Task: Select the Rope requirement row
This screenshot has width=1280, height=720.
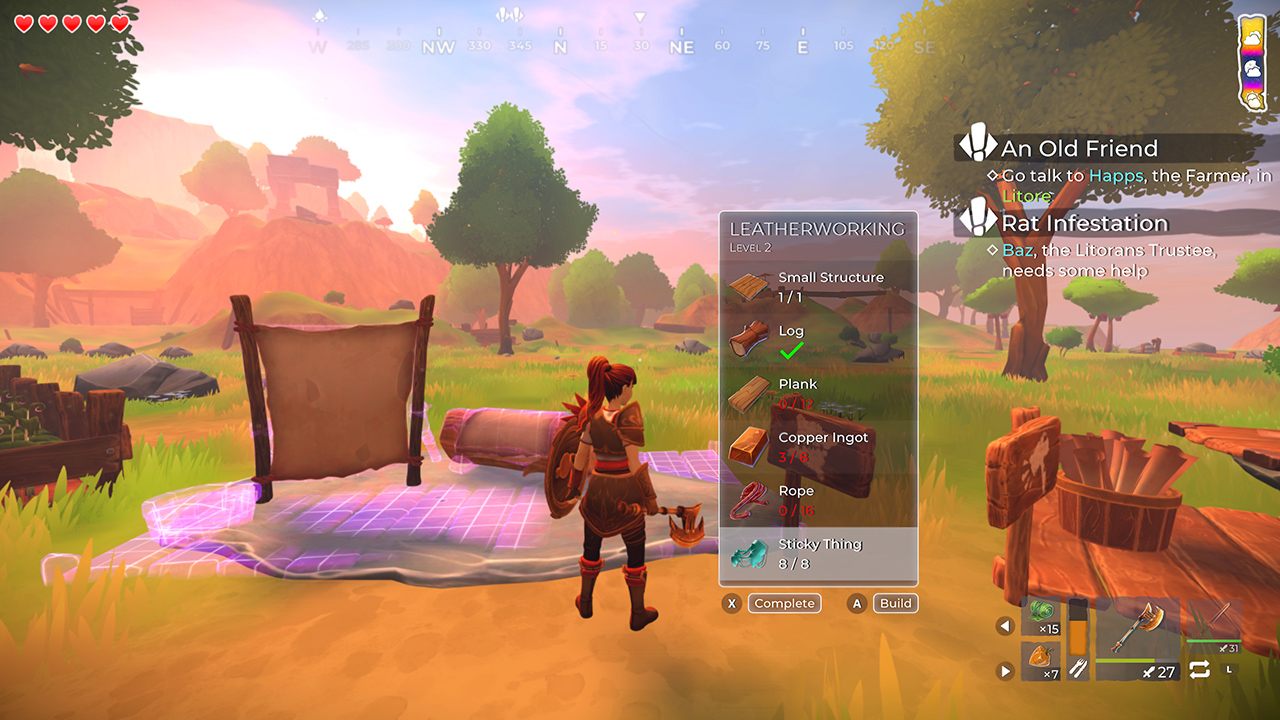Action: click(818, 501)
